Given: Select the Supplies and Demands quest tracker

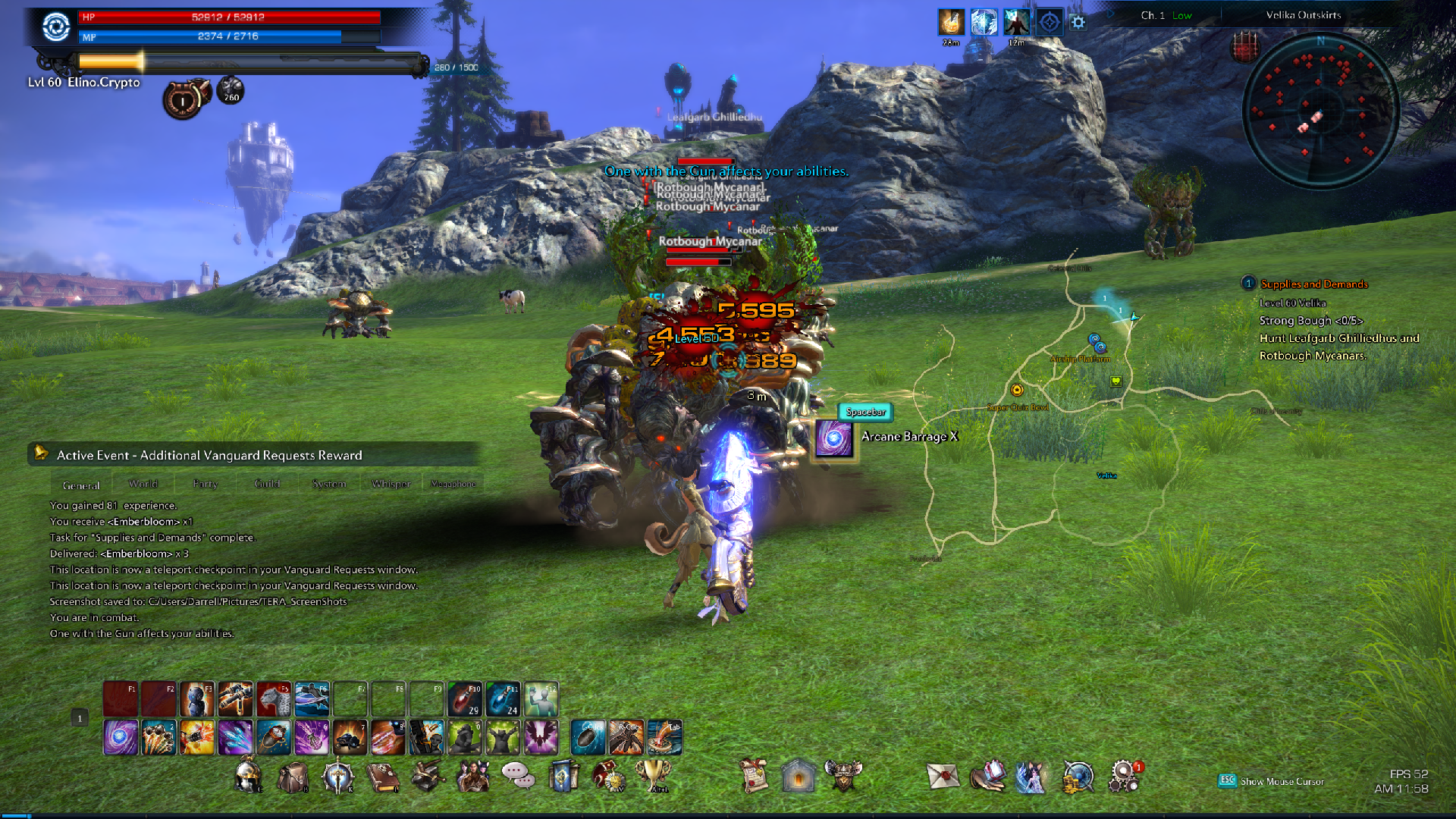Looking at the screenshot, I should (x=1313, y=284).
